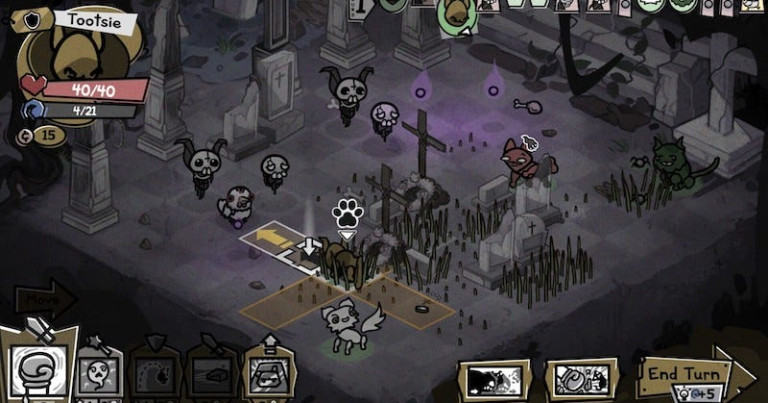This screenshot has width=768, height=403.
Task: Activate the ghost spell ability
Action: 99,376
